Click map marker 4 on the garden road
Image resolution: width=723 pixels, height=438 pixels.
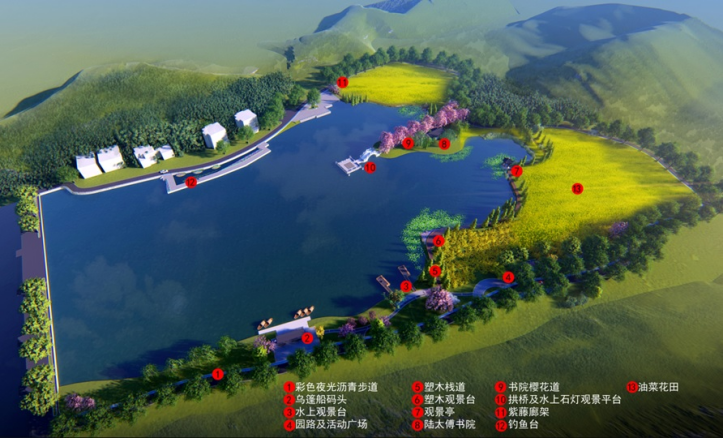508,277
